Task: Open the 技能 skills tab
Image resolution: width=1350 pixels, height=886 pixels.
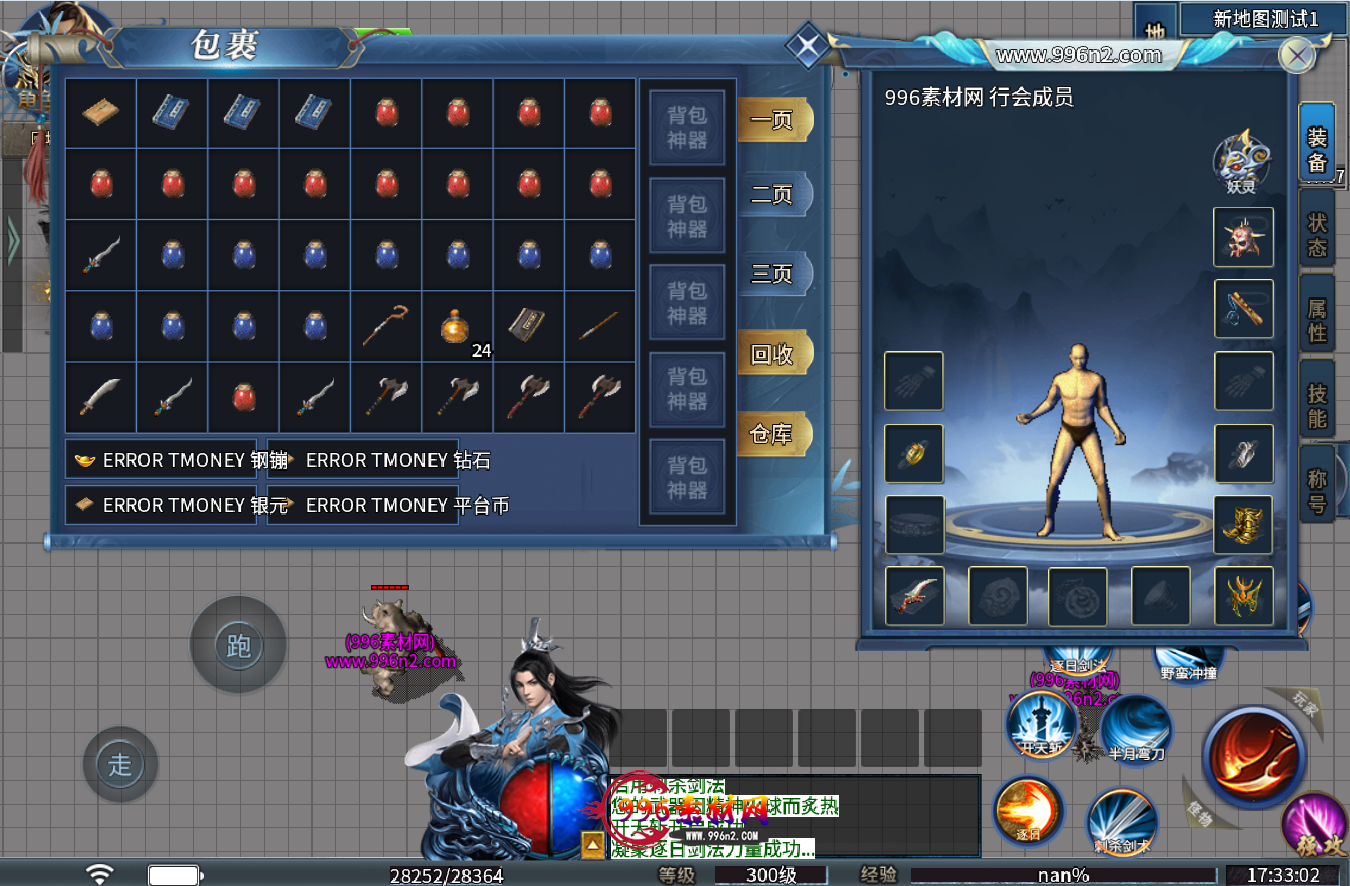Action: [1317, 406]
